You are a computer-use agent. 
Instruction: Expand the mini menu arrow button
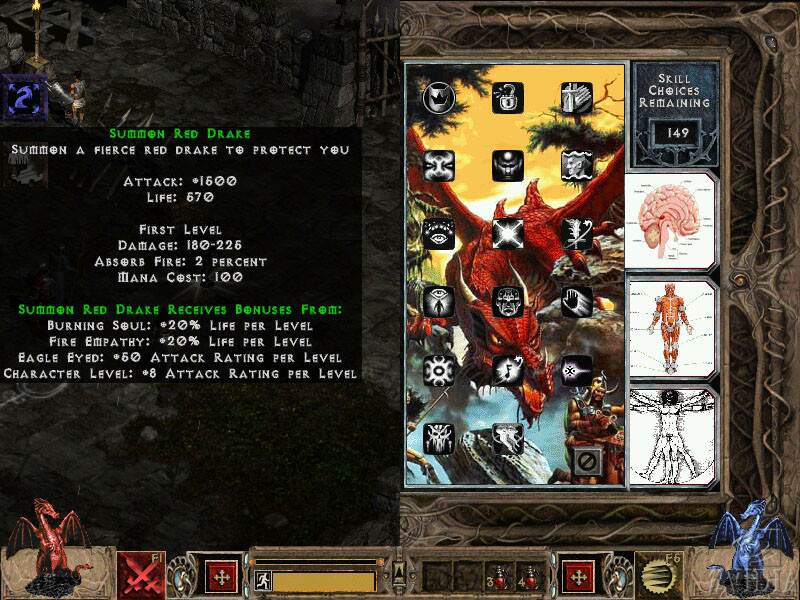(399, 573)
